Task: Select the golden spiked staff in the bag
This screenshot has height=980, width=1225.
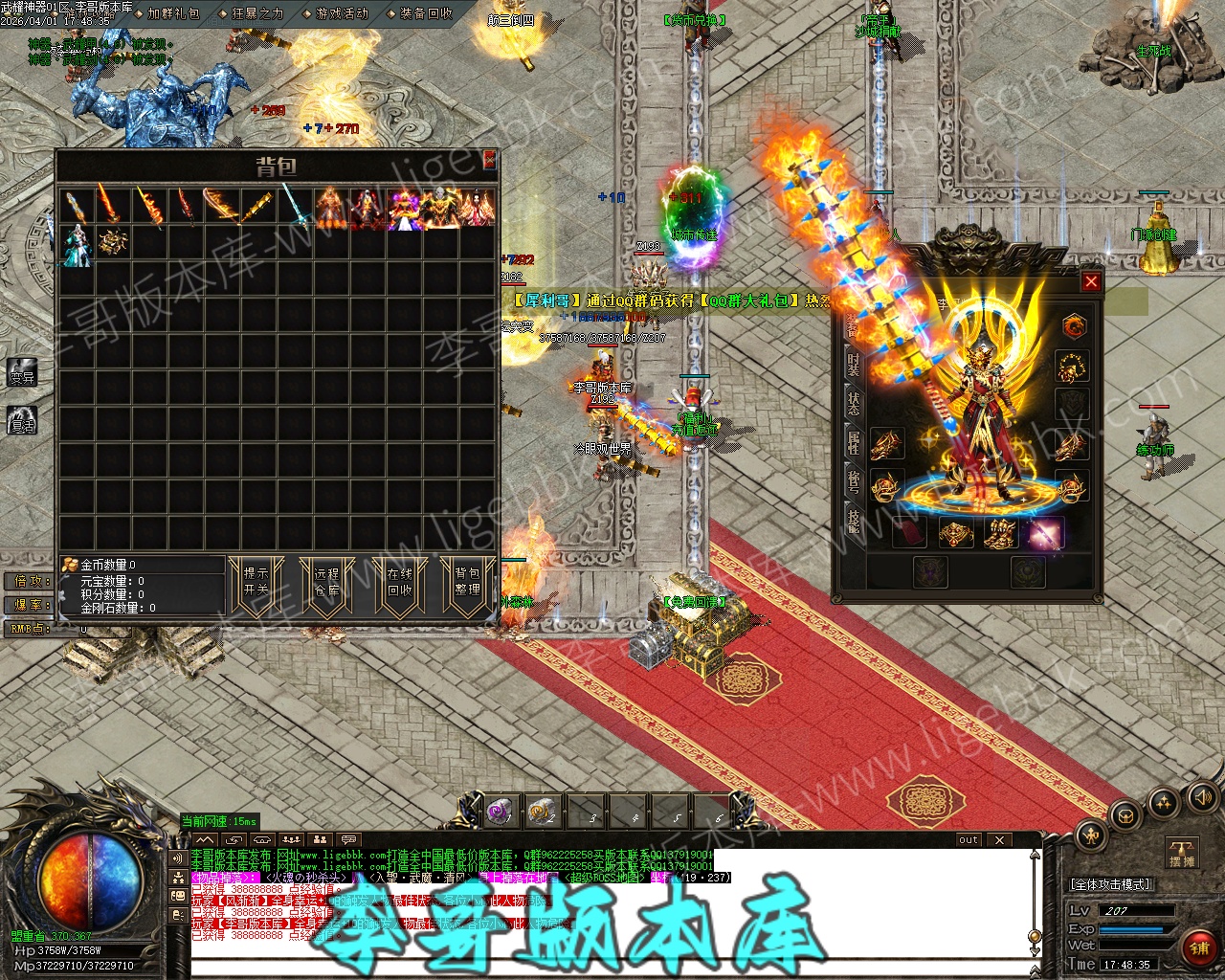Action: coord(256,208)
